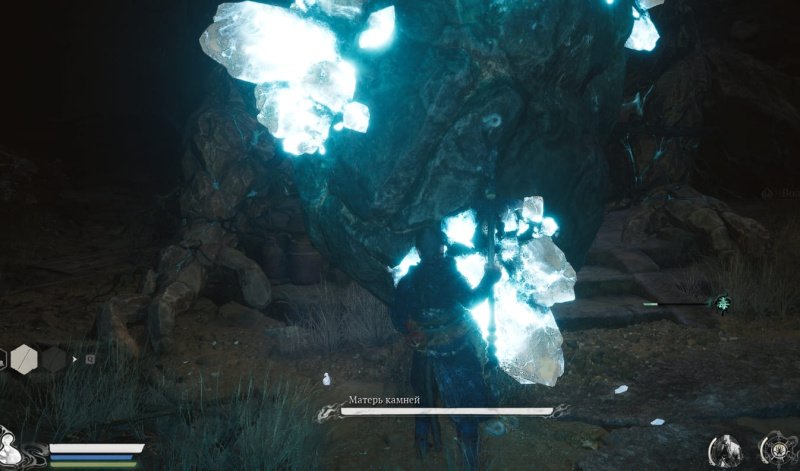Select the healing gourd icon
This screenshot has height=471, width=800.
tap(12, 444)
